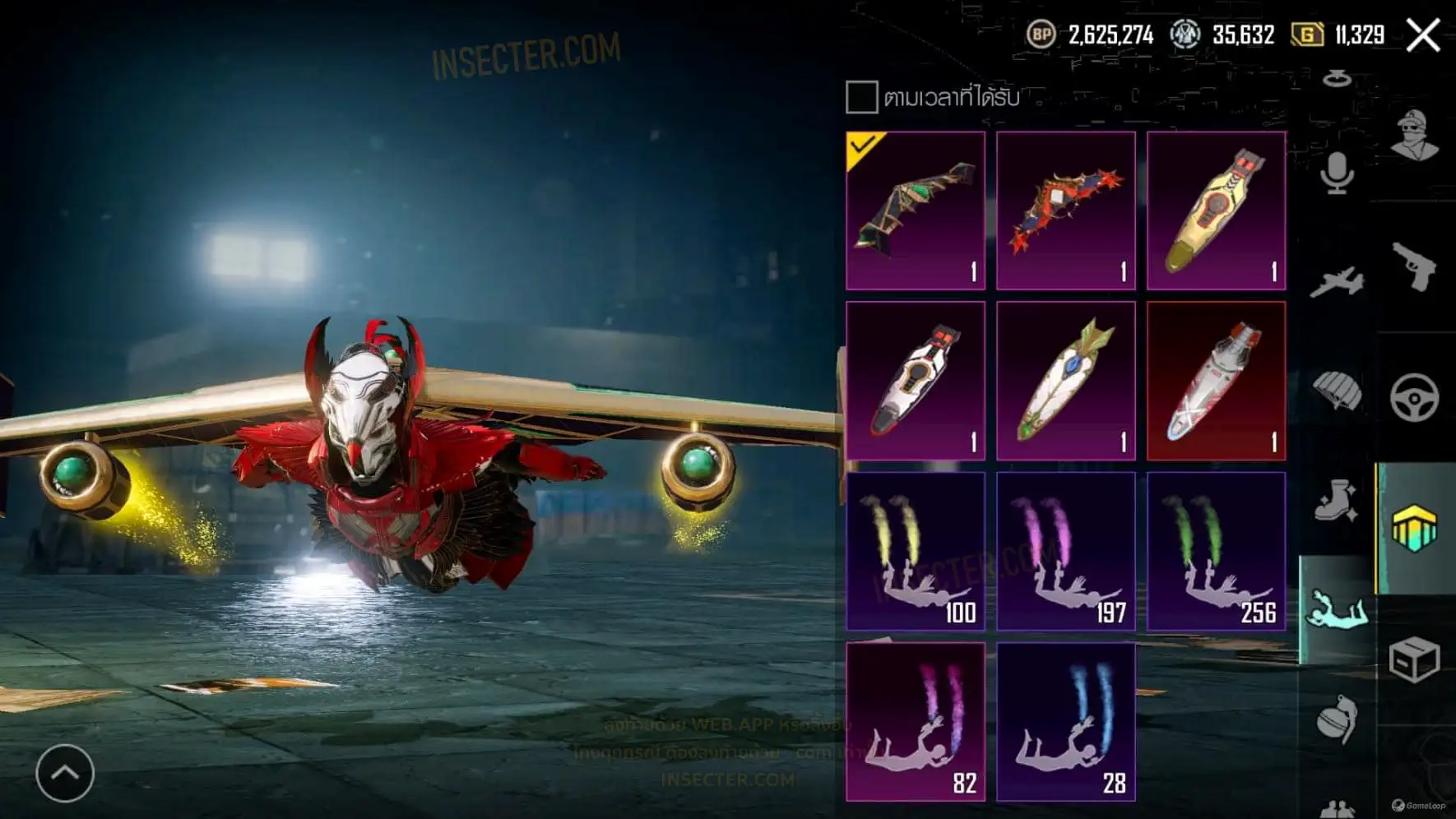The height and width of the screenshot is (819, 1456).
Task: Open the grenade skins category
Action: [1337, 720]
